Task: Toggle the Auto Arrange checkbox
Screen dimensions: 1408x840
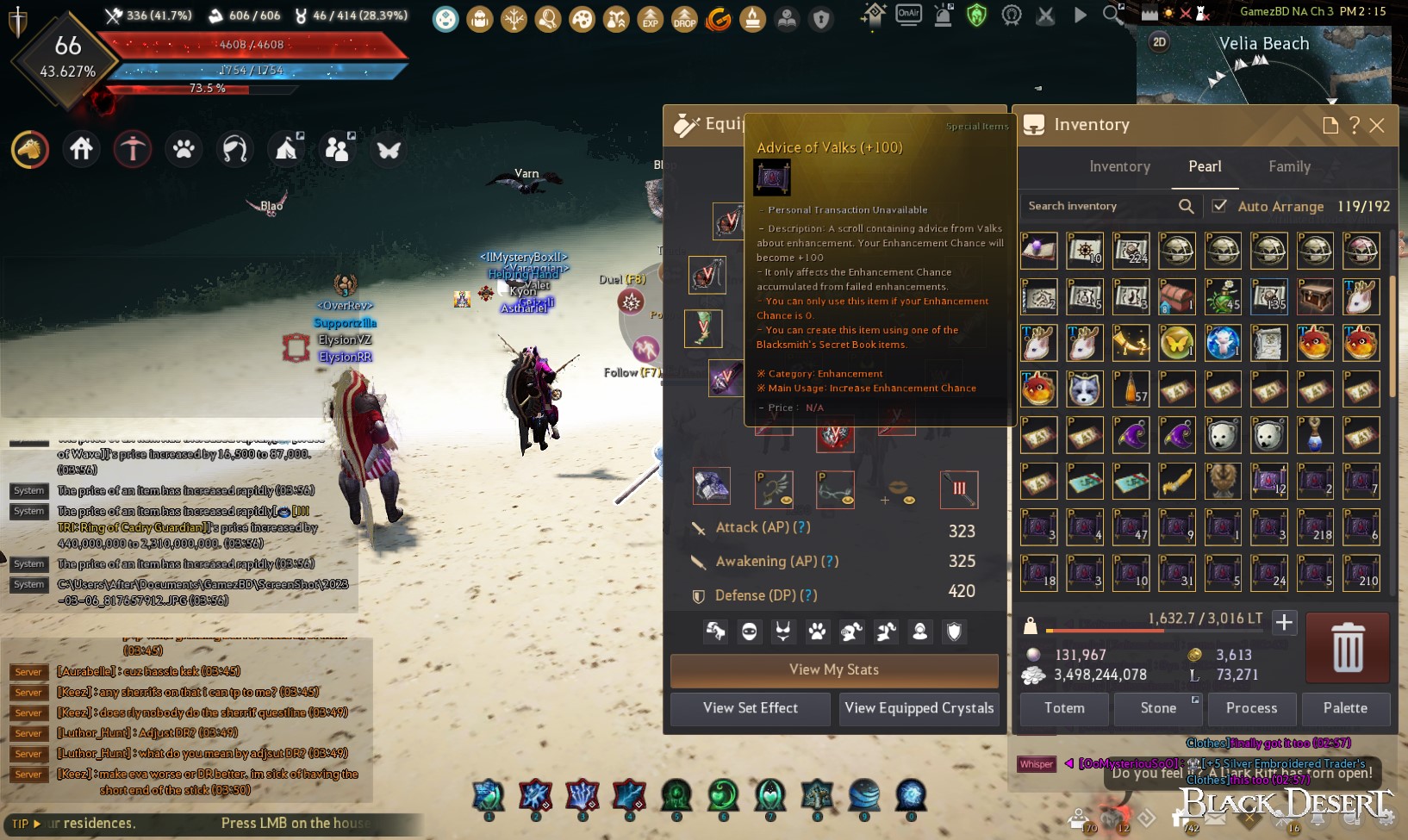Action: pyautogui.click(x=1219, y=206)
